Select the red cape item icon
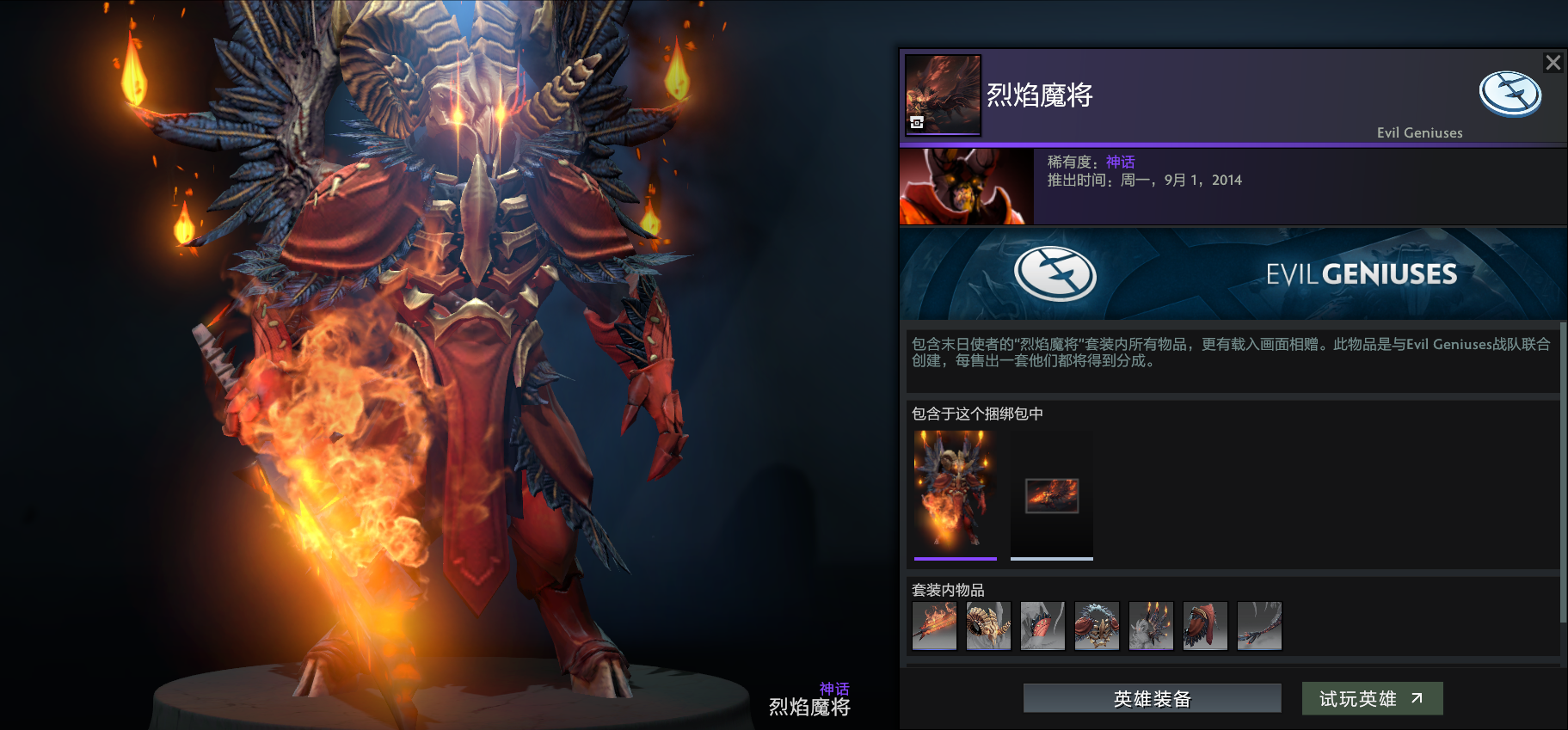The width and height of the screenshot is (1568, 730). click(1205, 625)
